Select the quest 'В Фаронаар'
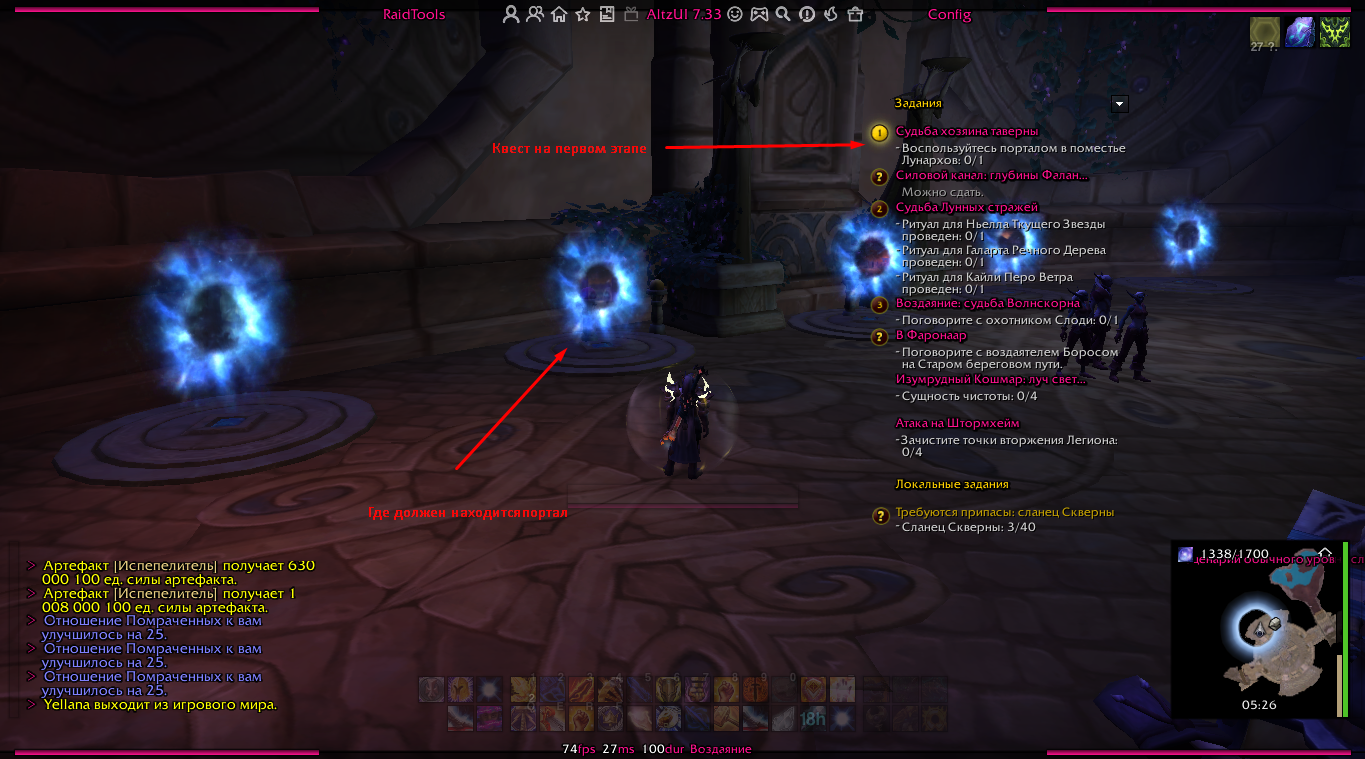This screenshot has width=1365, height=759. [931, 336]
